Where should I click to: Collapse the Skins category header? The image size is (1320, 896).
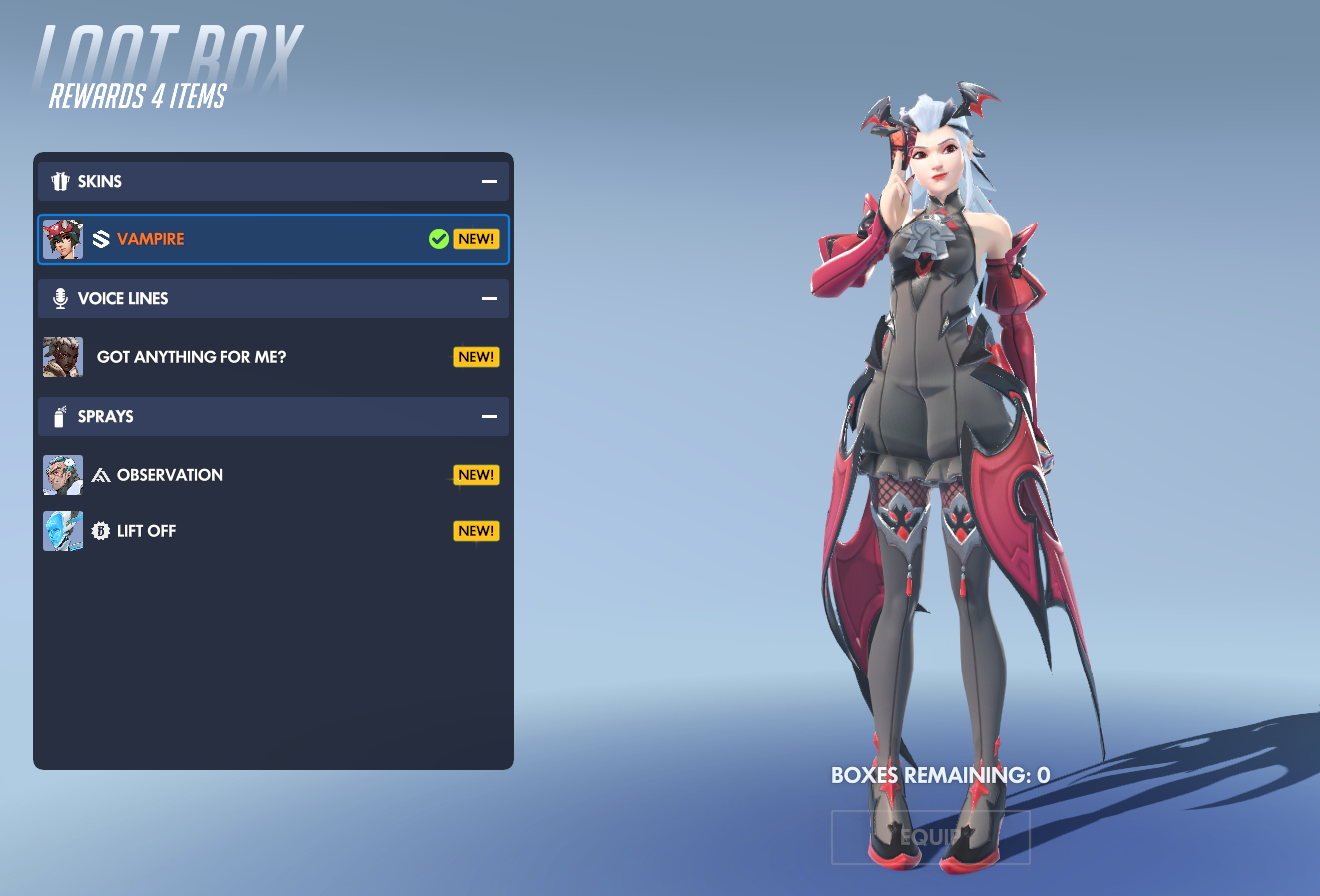(x=489, y=182)
